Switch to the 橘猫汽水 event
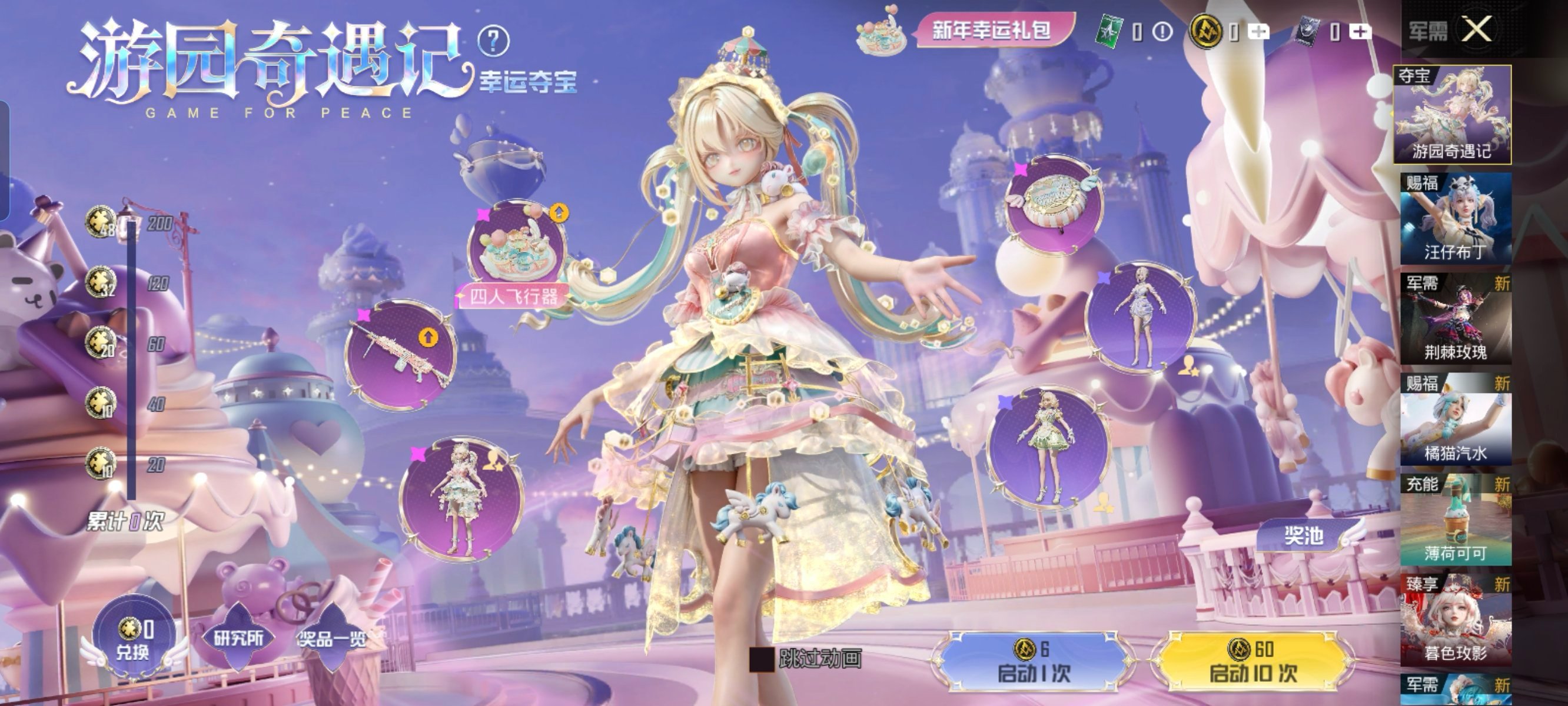Viewport: 1568px width, 706px height. coord(1456,419)
